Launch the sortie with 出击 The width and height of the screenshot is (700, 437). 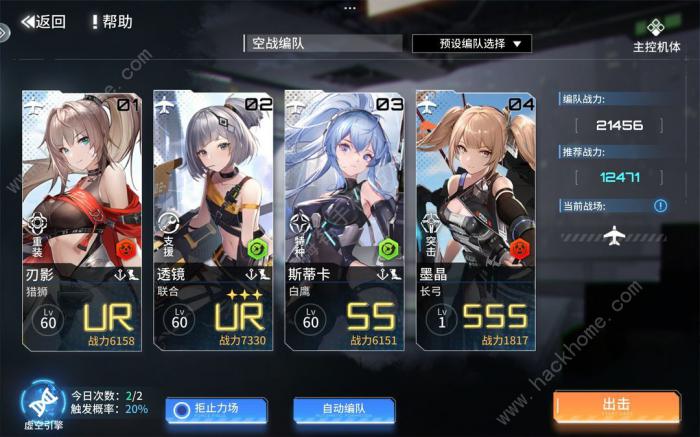(616, 406)
